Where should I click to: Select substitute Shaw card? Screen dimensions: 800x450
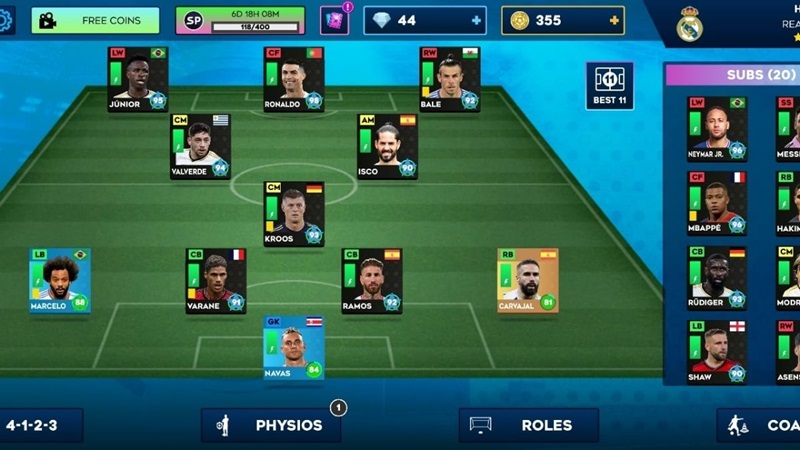pos(716,351)
